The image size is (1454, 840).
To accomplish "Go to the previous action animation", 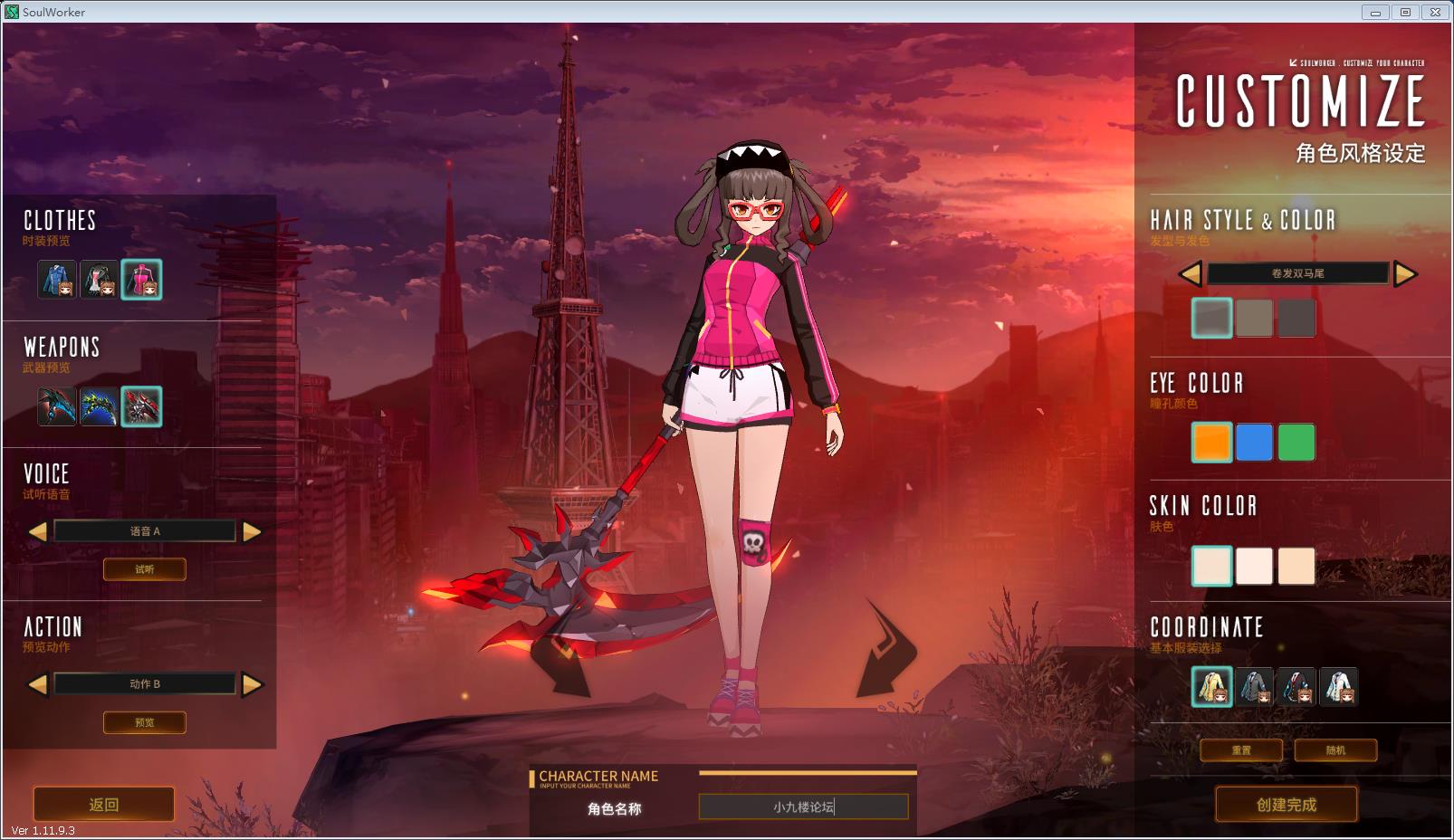I will [x=38, y=684].
